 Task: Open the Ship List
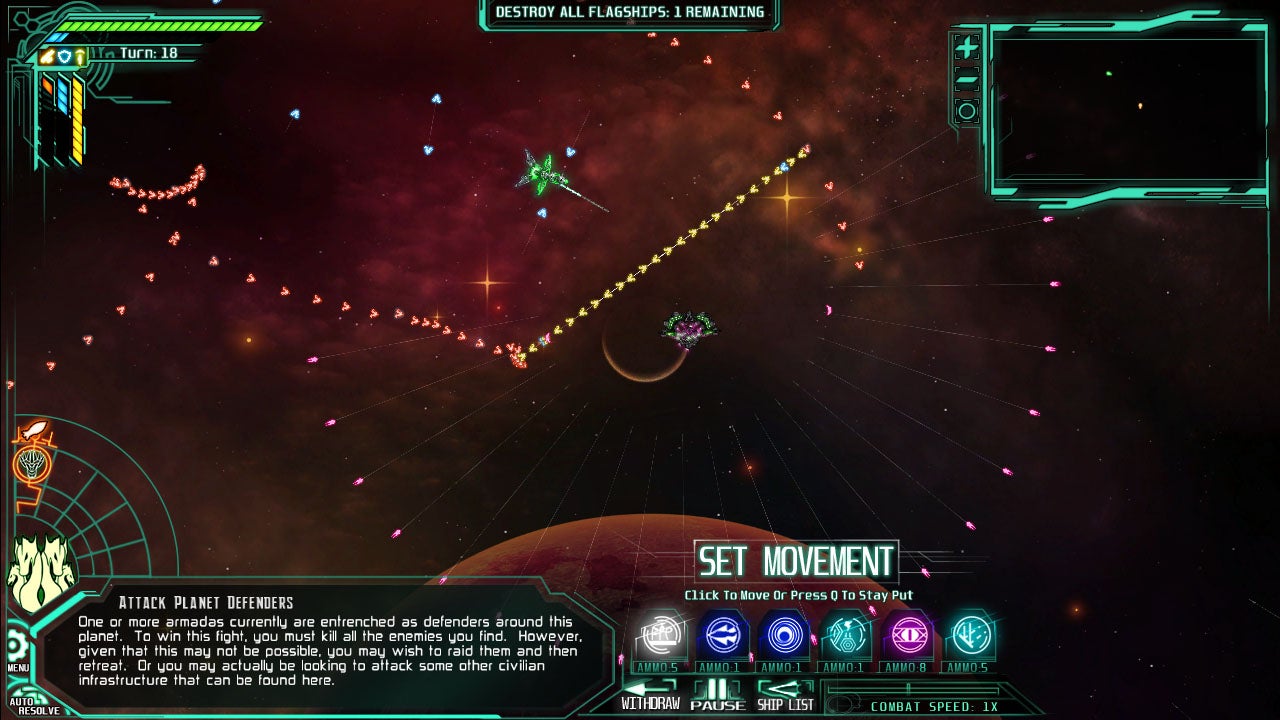click(785, 694)
